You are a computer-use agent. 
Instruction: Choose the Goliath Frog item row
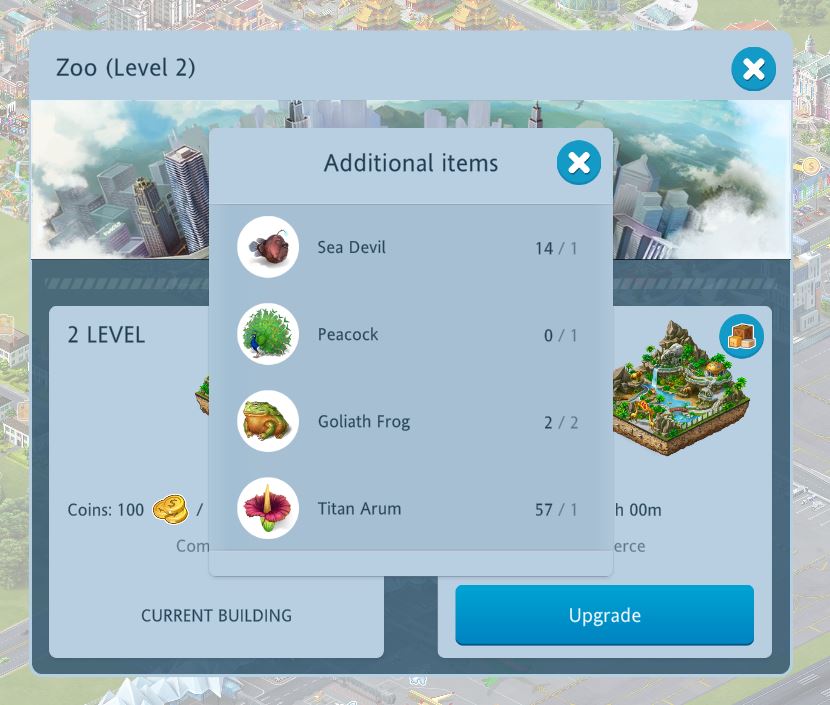(x=410, y=422)
